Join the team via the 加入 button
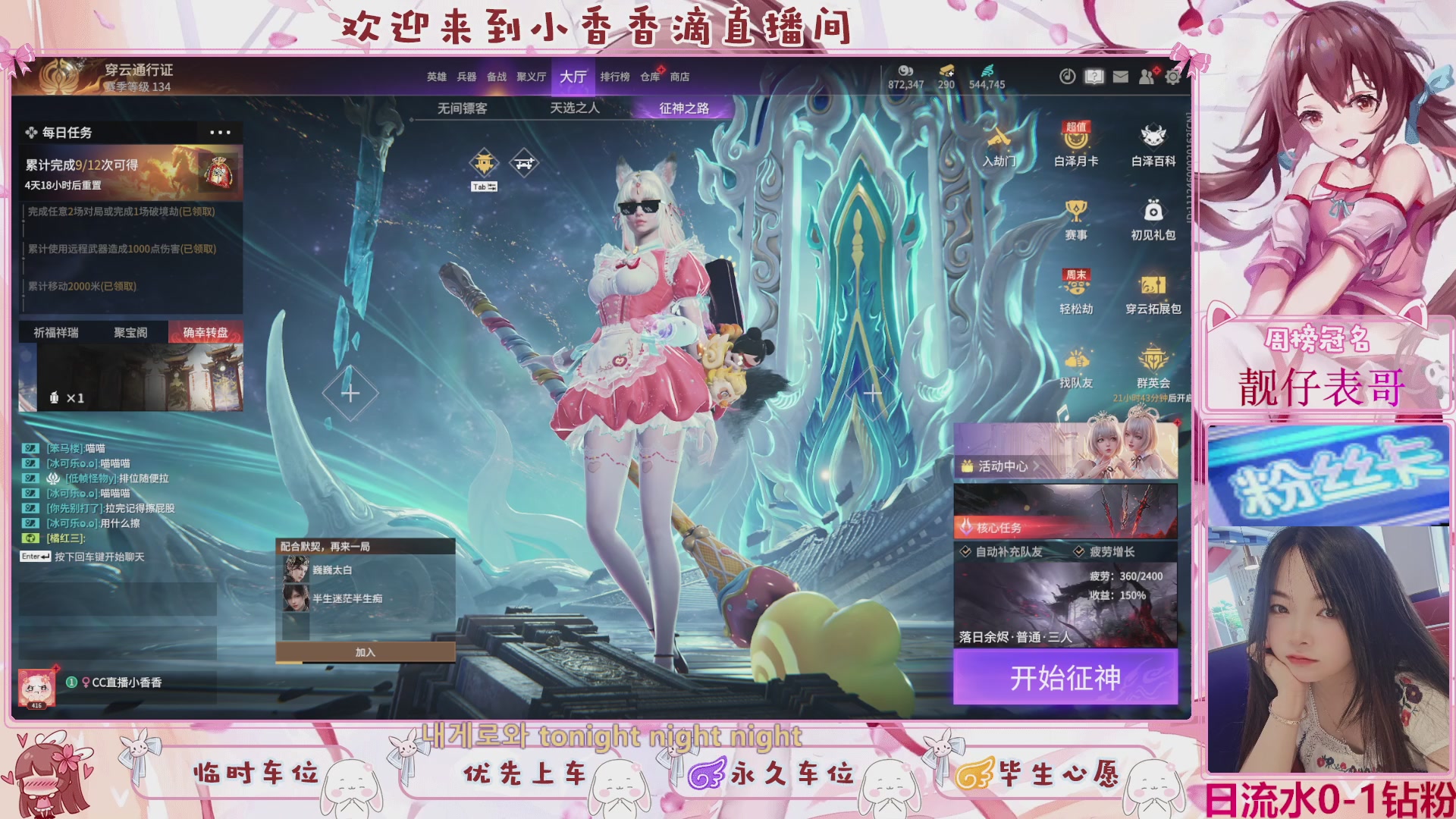The height and width of the screenshot is (819, 1456). click(x=365, y=651)
